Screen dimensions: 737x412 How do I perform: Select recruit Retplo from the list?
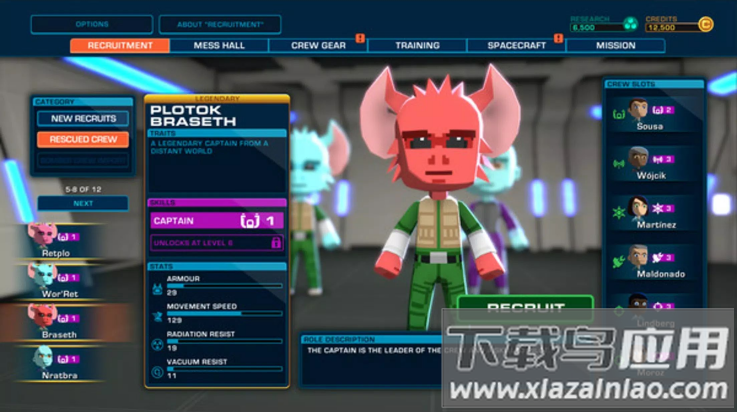(x=65, y=238)
